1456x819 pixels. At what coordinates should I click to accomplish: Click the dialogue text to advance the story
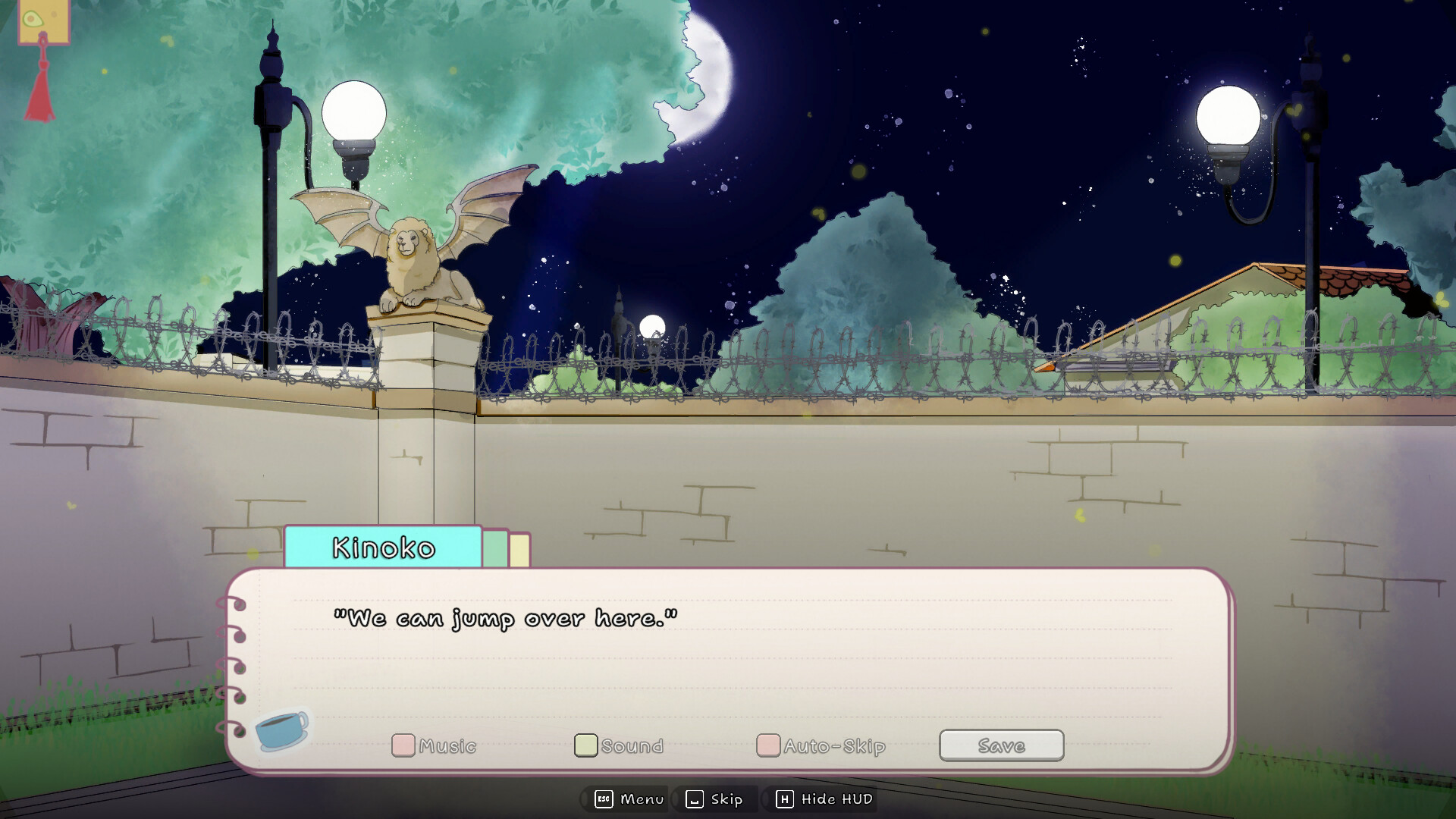(506, 618)
